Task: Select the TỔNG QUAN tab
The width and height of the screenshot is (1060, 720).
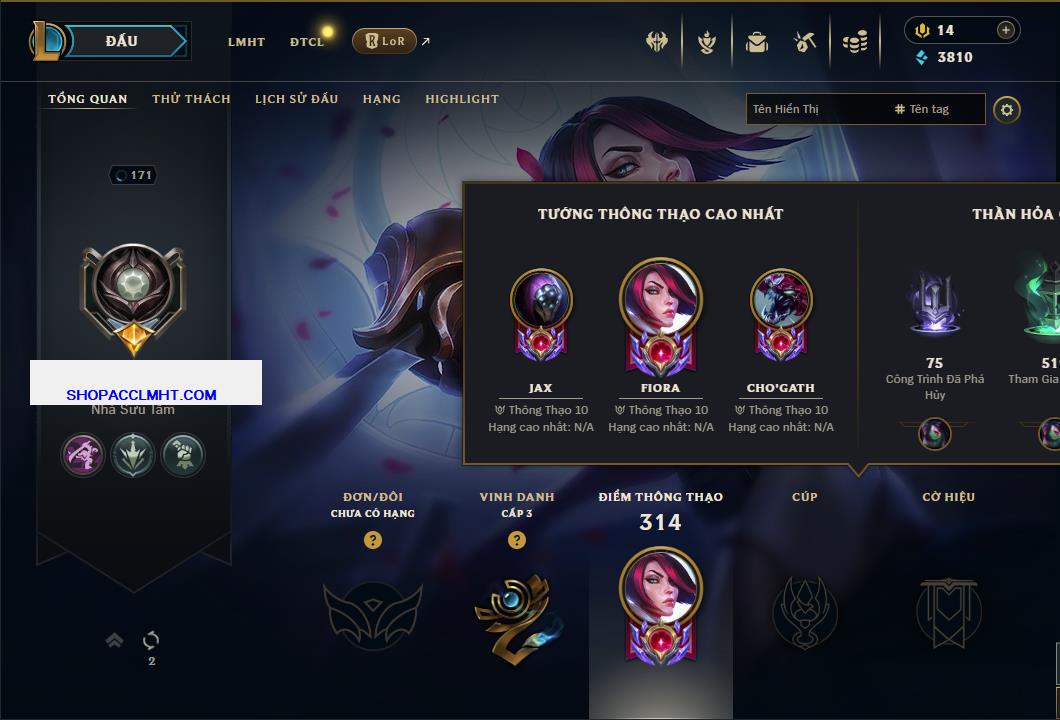Action: pos(88,99)
